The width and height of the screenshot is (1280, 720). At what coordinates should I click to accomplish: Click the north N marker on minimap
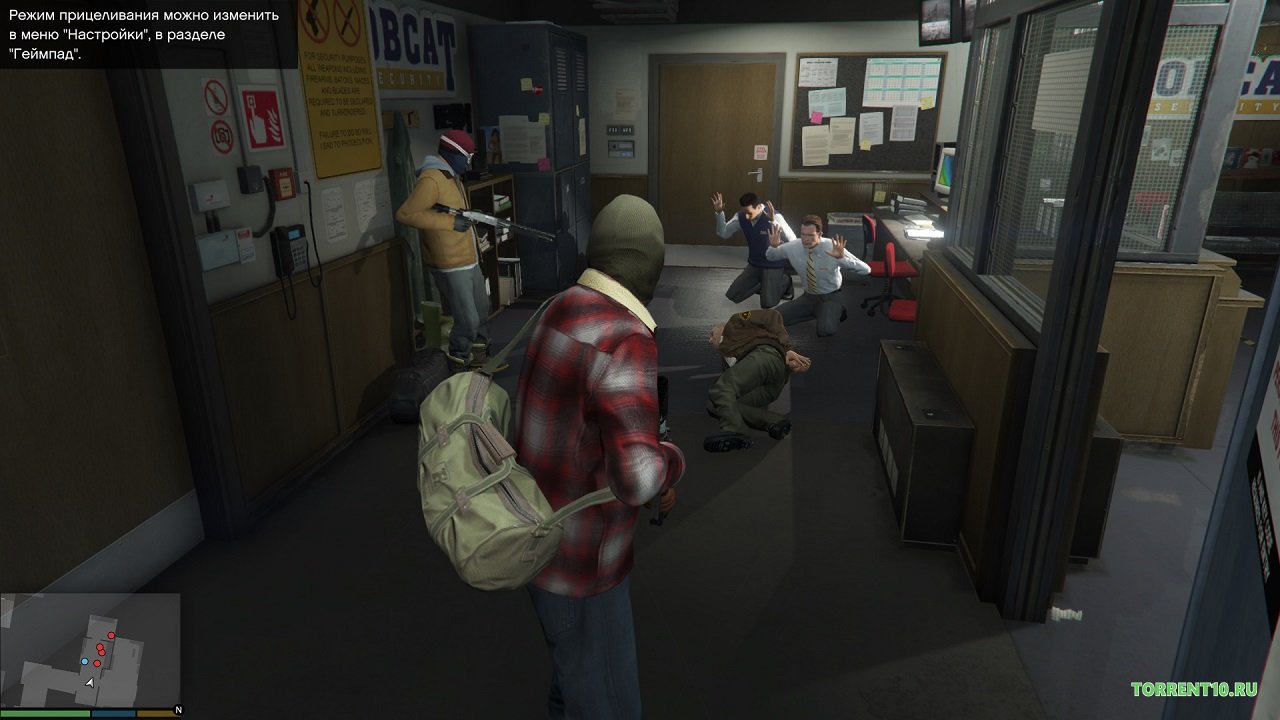click(176, 709)
